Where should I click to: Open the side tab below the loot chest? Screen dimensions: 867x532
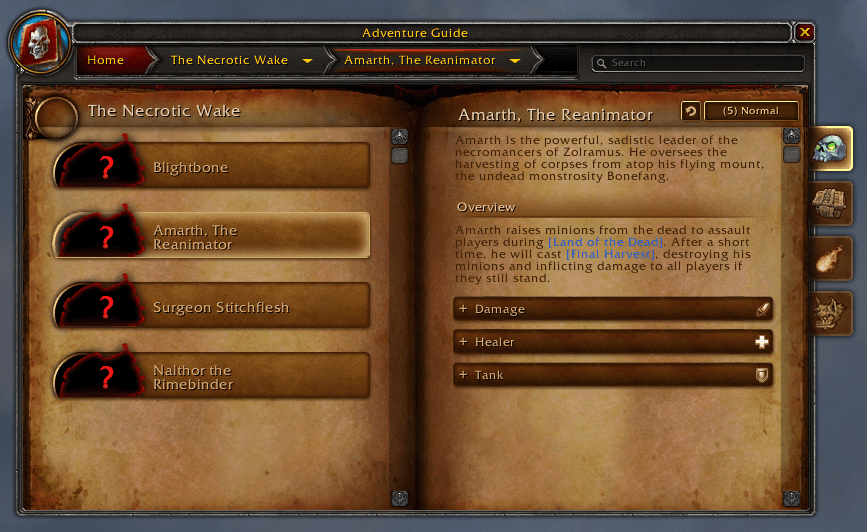point(830,259)
